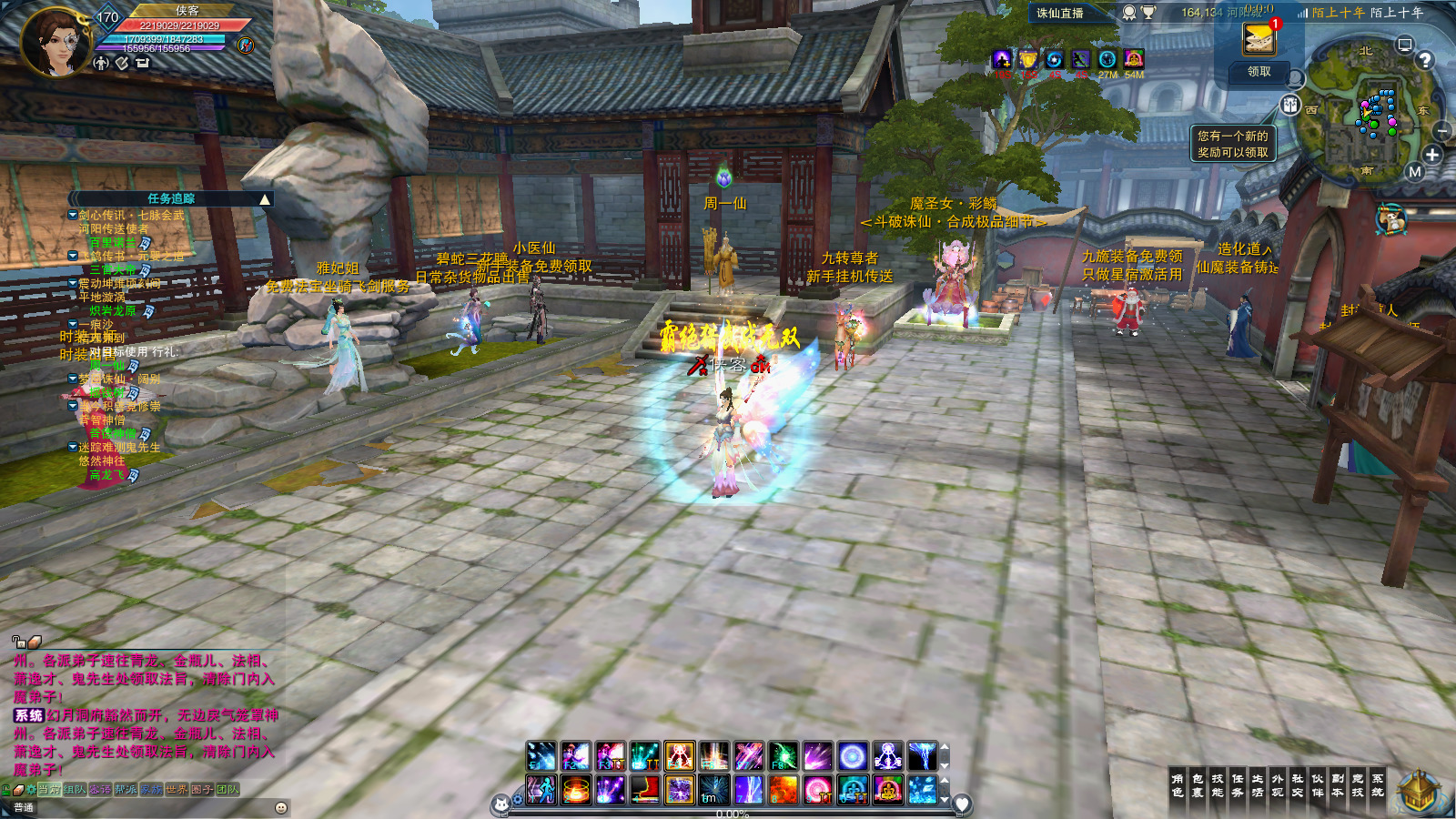Image resolution: width=1456 pixels, height=819 pixels.
Task: Open the 技能 skills menu
Action: click(1218, 785)
